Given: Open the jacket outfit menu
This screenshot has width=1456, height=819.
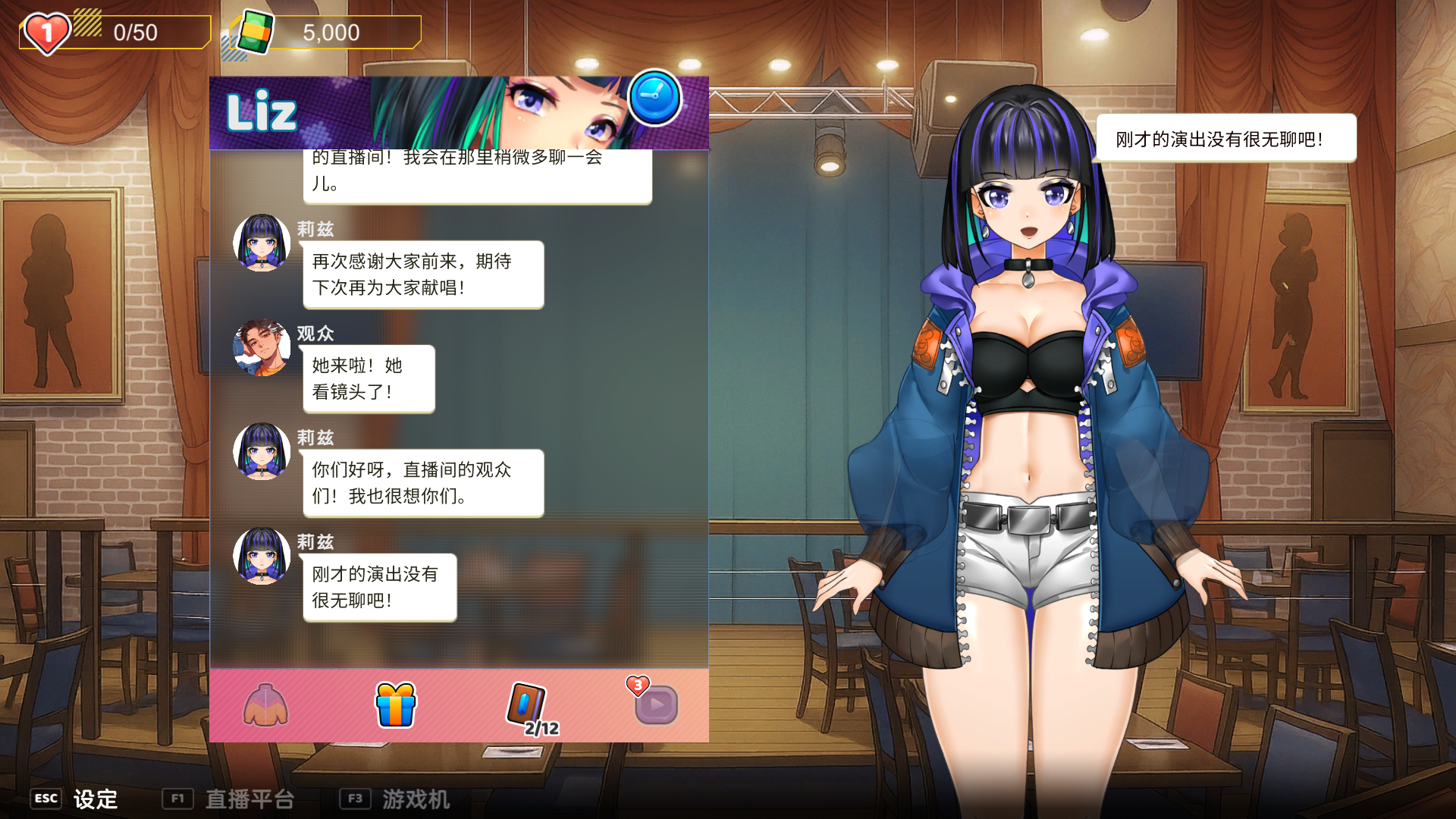Looking at the screenshot, I should coord(265,704).
